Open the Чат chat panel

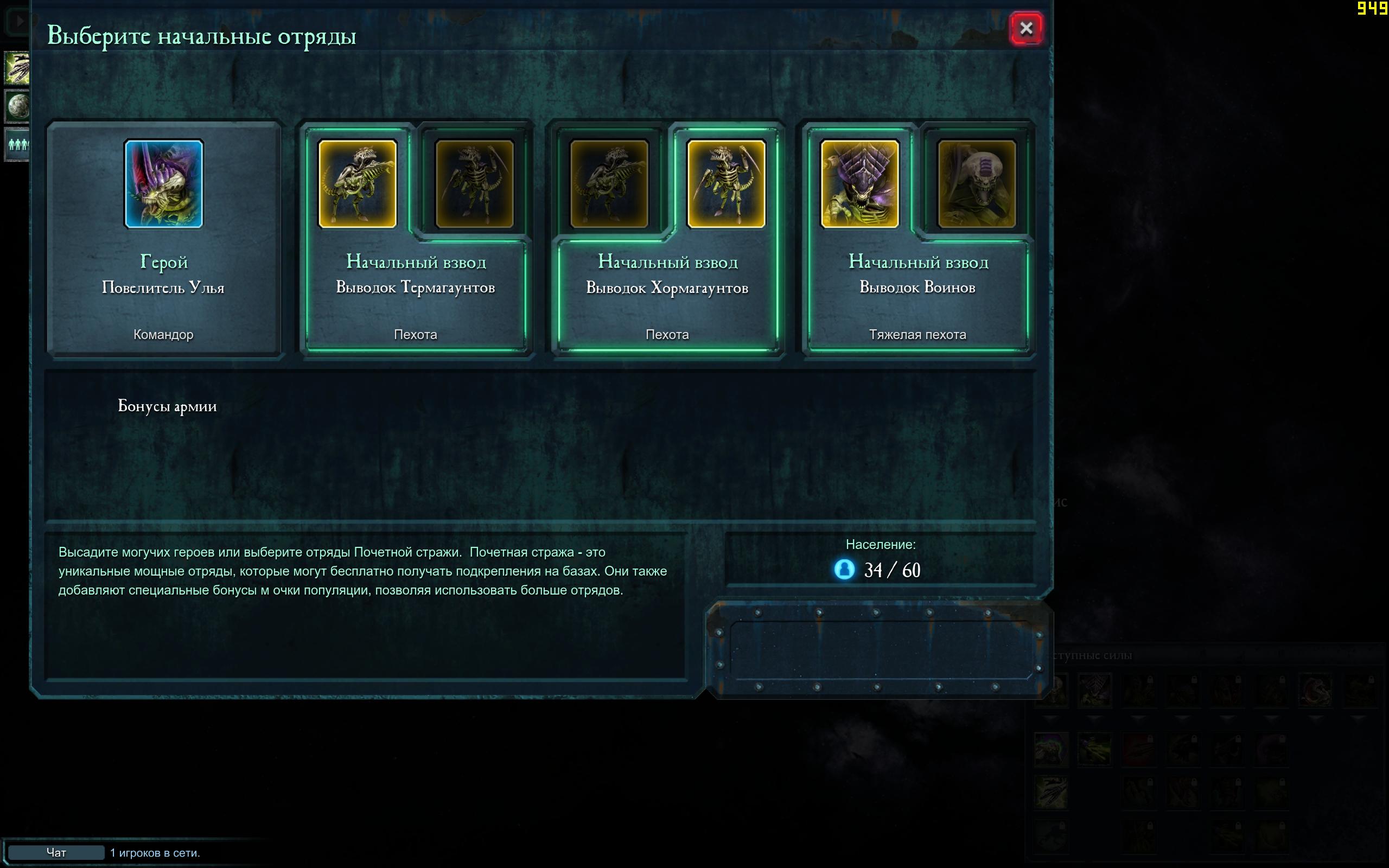[x=56, y=852]
